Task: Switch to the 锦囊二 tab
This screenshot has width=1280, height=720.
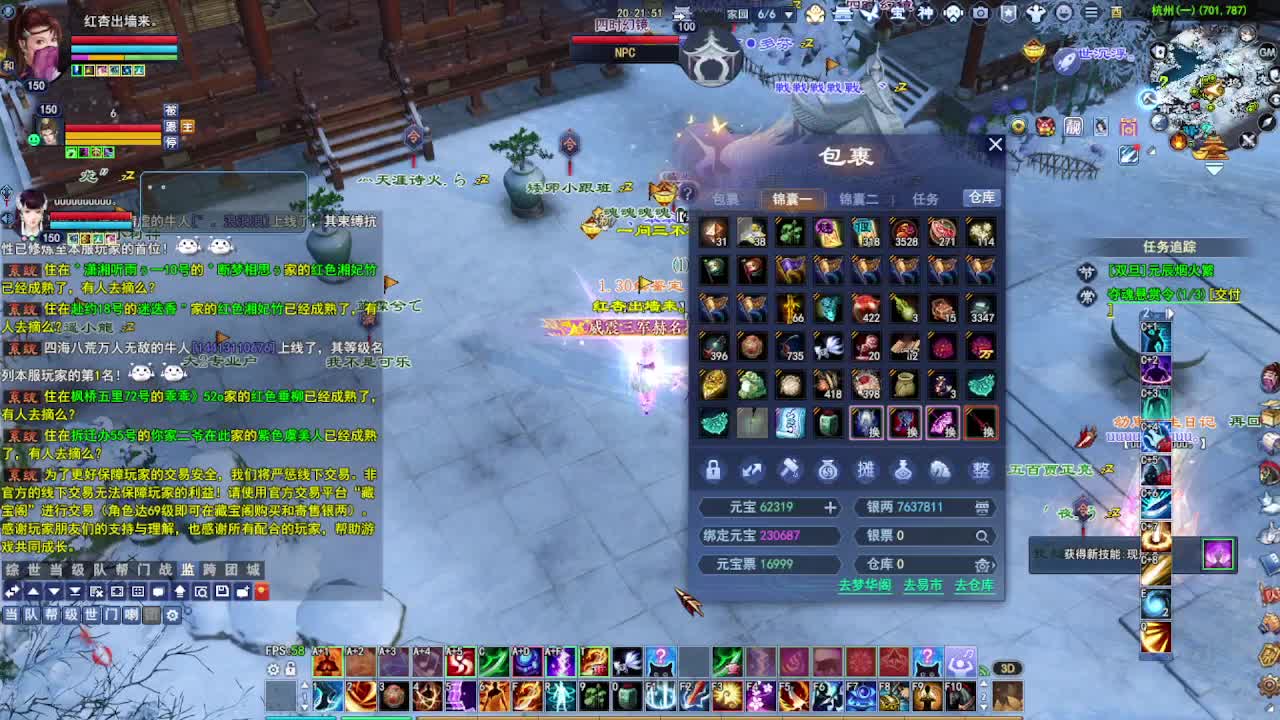Action: [862, 198]
